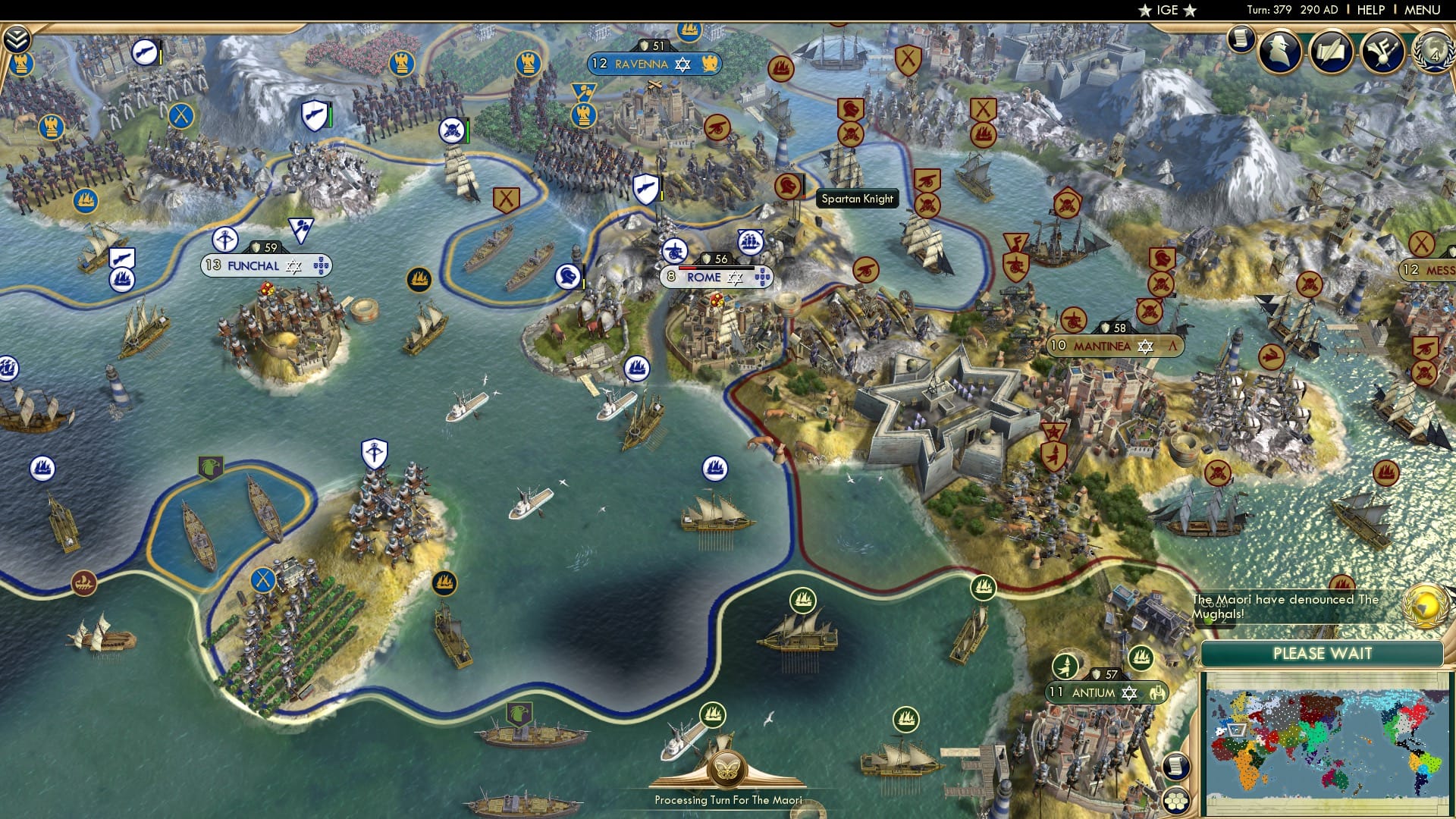Image resolution: width=1456 pixels, height=819 pixels.
Task: Open the Social Policies scroll-and-quill icon
Action: click(1331, 53)
